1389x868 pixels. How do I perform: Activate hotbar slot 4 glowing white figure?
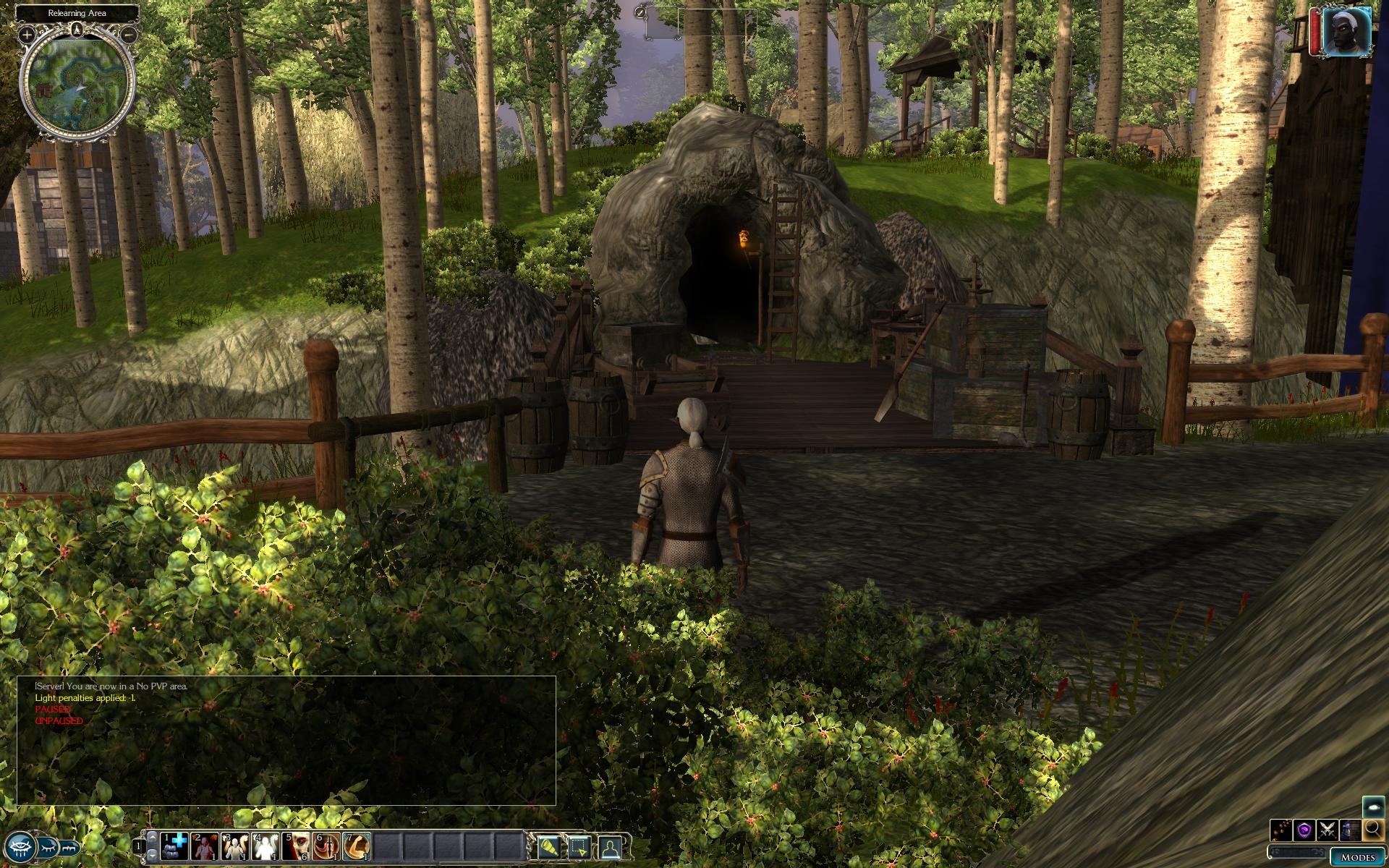click(266, 846)
